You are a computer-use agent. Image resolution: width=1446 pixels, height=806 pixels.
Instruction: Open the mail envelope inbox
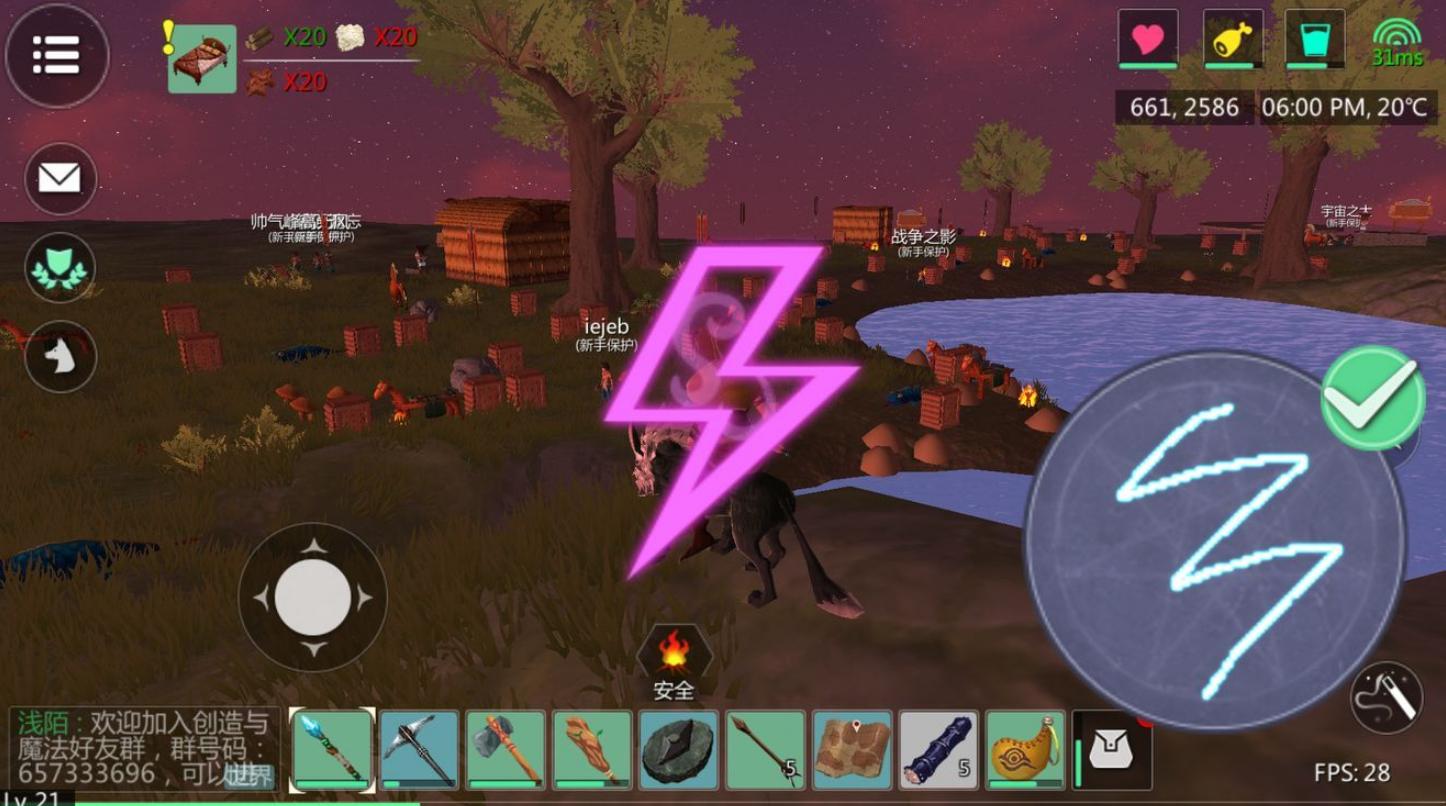pos(60,179)
